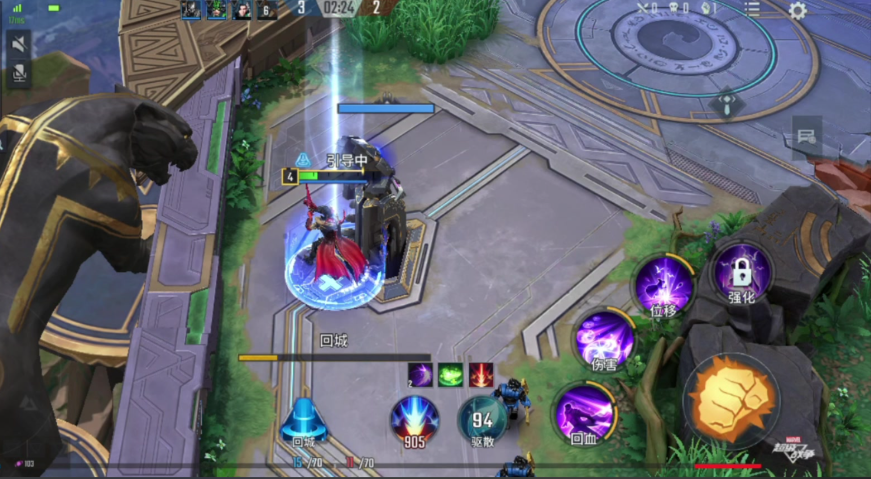
Task: Open the quick chat message panel
Action: click(807, 135)
